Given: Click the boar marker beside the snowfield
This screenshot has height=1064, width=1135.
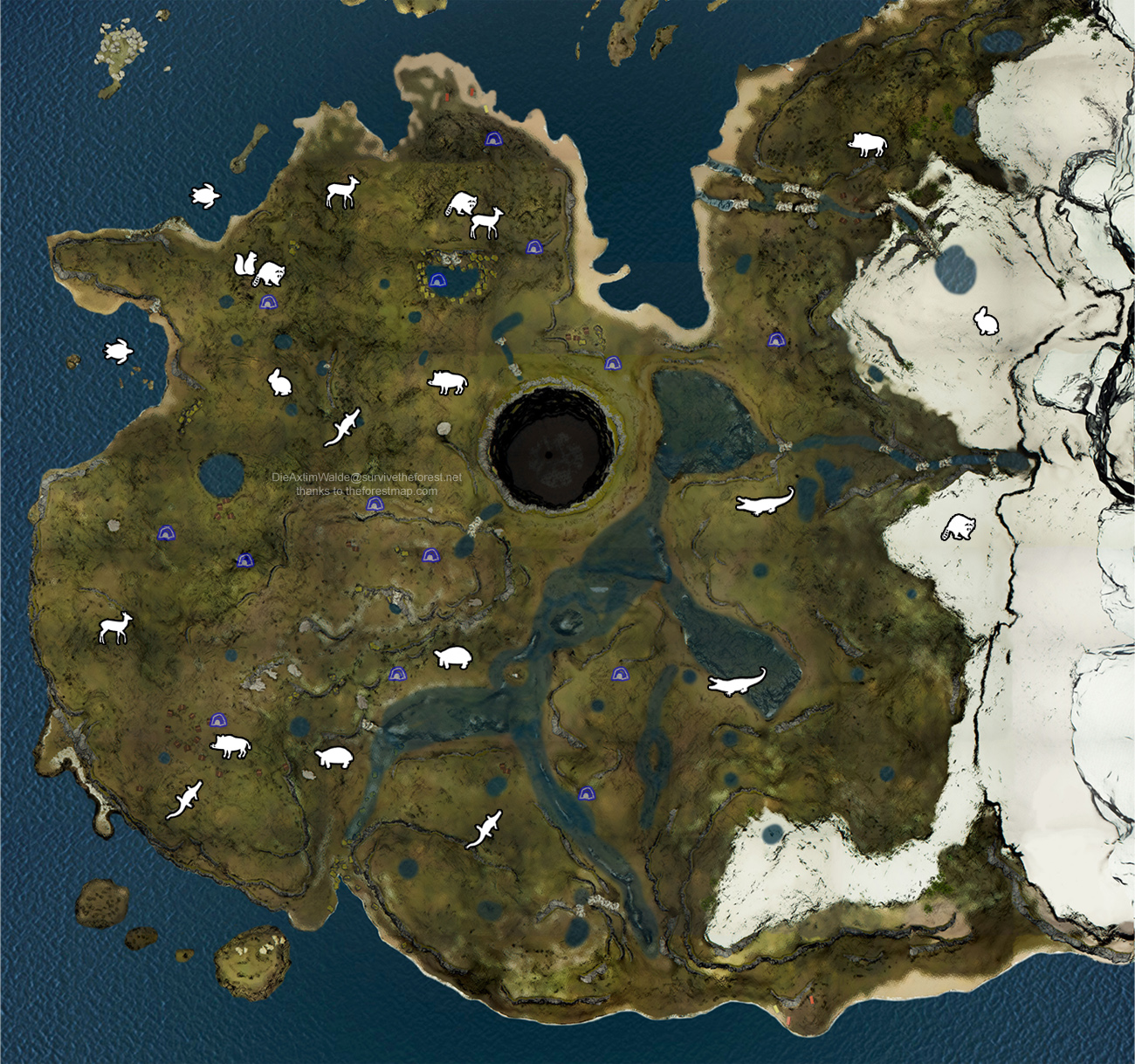Looking at the screenshot, I should pyautogui.click(x=867, y=144).
